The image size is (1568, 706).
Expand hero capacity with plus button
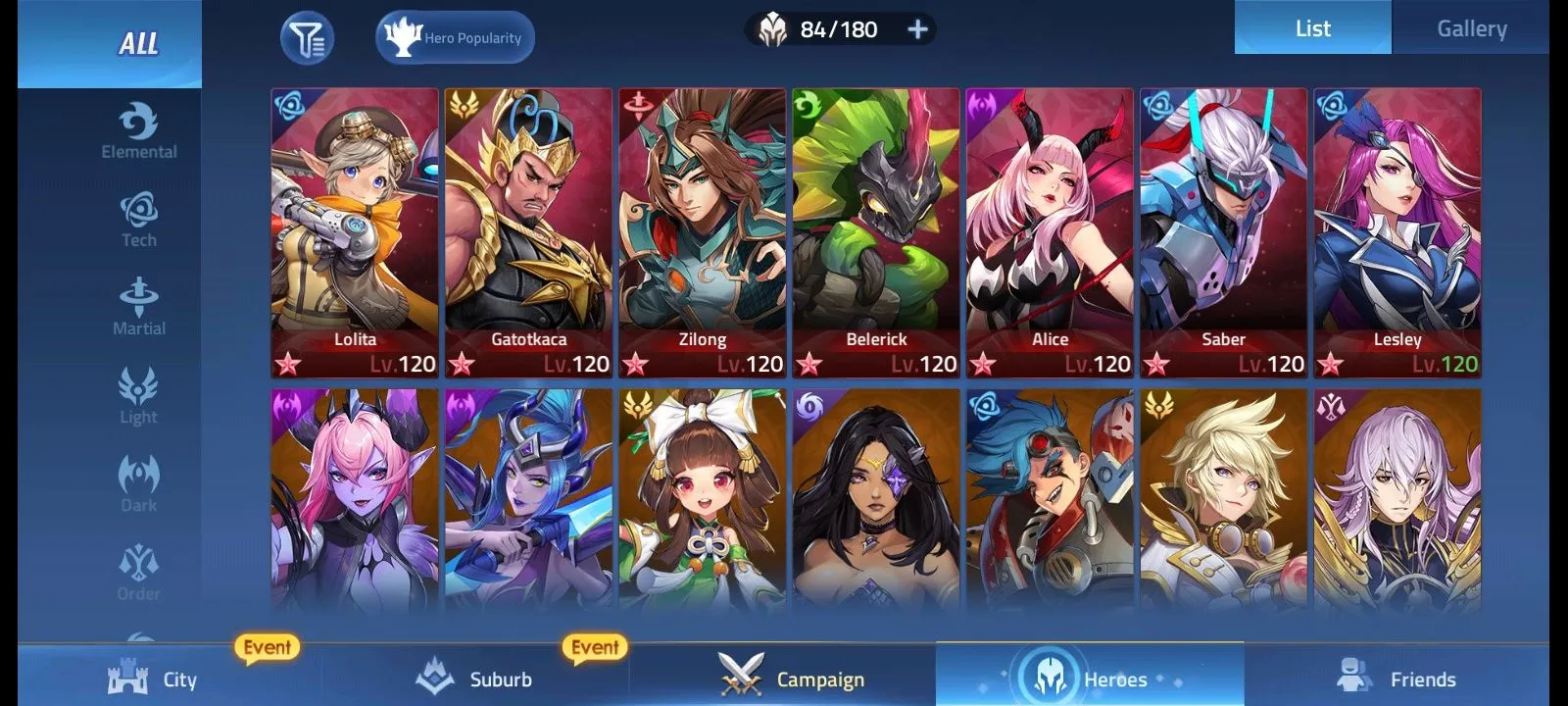(x=917, y=29)
